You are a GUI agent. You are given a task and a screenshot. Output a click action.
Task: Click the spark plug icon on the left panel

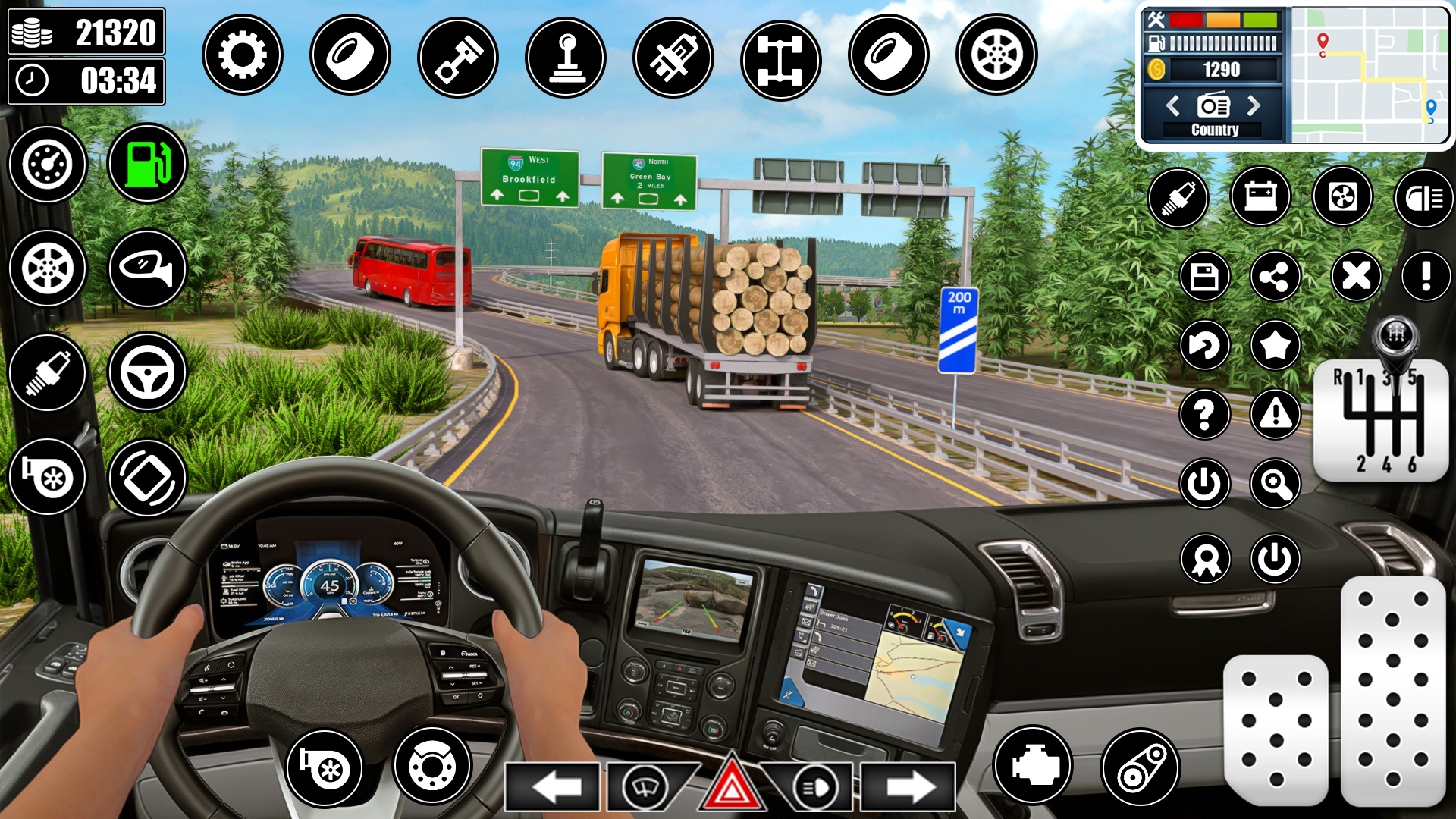point(47,371)
